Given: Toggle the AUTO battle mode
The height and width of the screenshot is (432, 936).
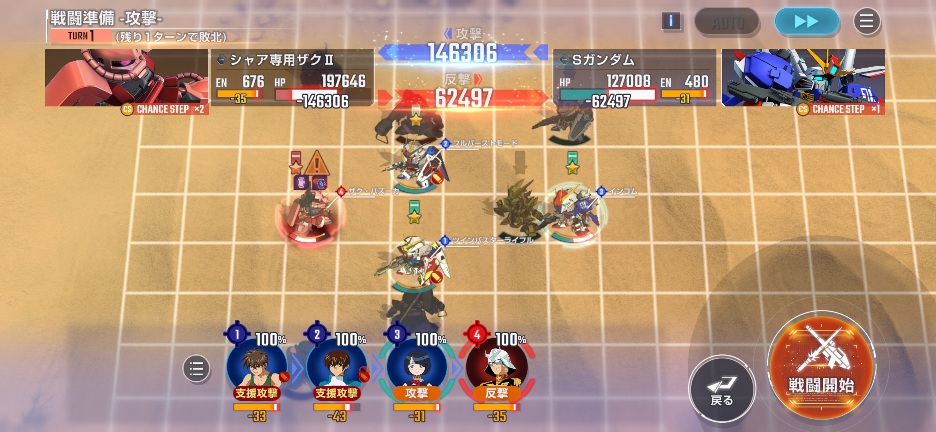Looking at the screenshot, I should pyautogui.click(x=727, y=21).
